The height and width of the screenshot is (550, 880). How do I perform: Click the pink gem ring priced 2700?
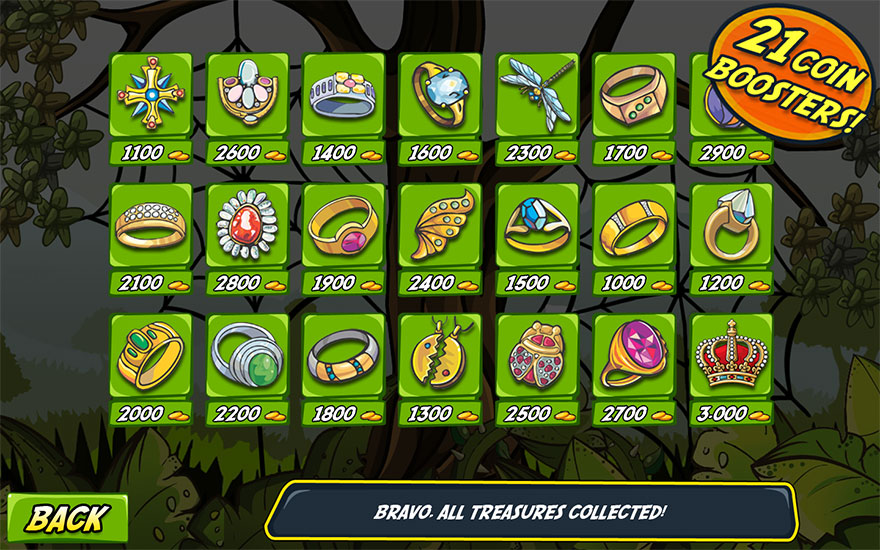(634, 355)
